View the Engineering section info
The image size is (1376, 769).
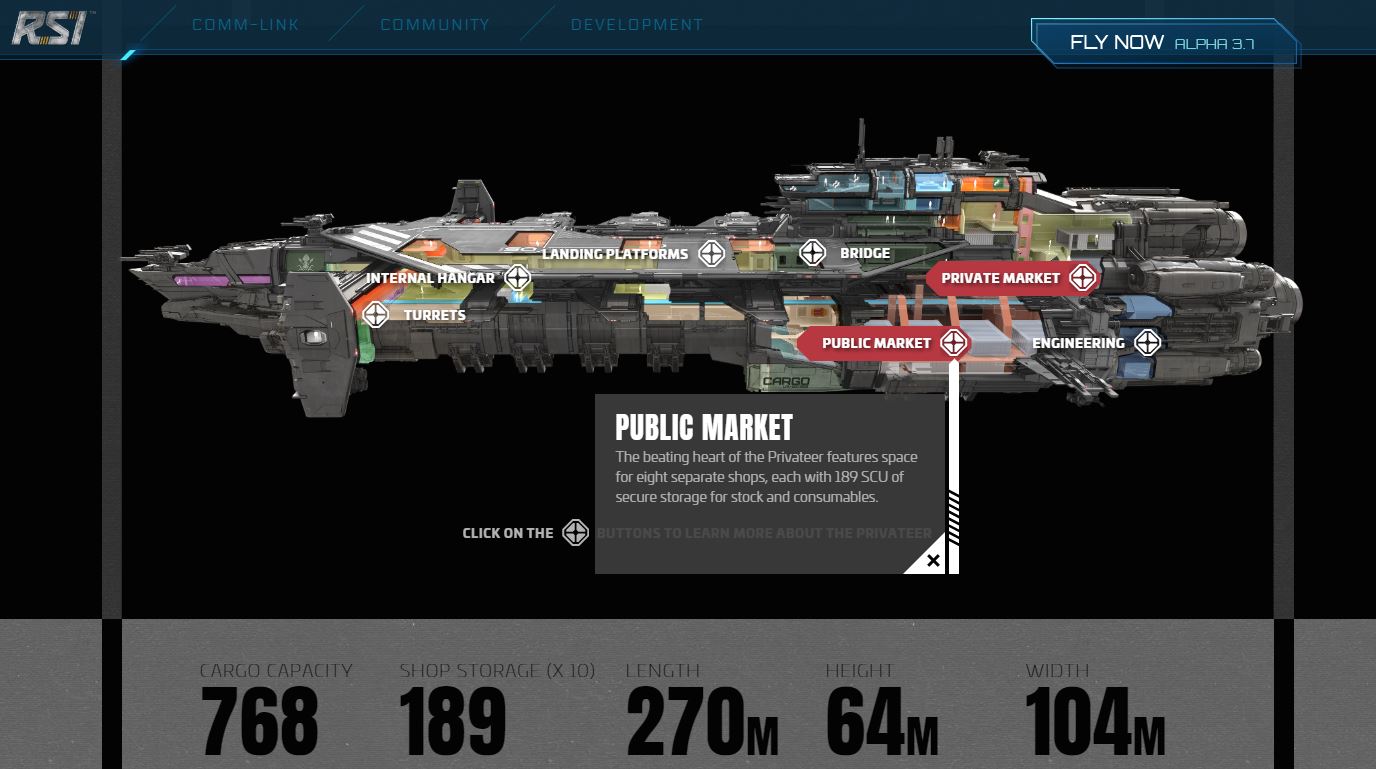coord(1147,343)
